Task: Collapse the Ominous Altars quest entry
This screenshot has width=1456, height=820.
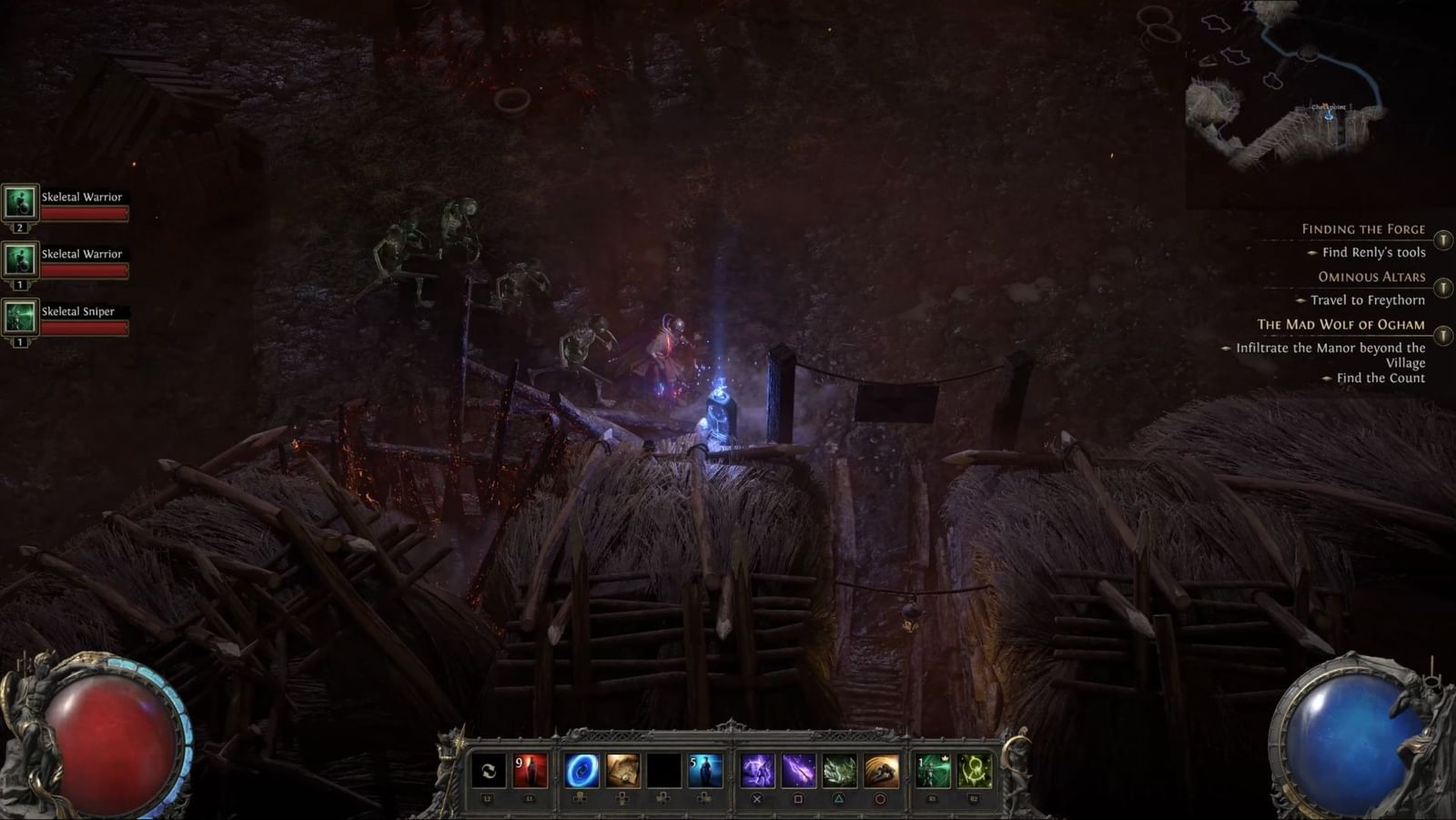Action: point(1443,289)
